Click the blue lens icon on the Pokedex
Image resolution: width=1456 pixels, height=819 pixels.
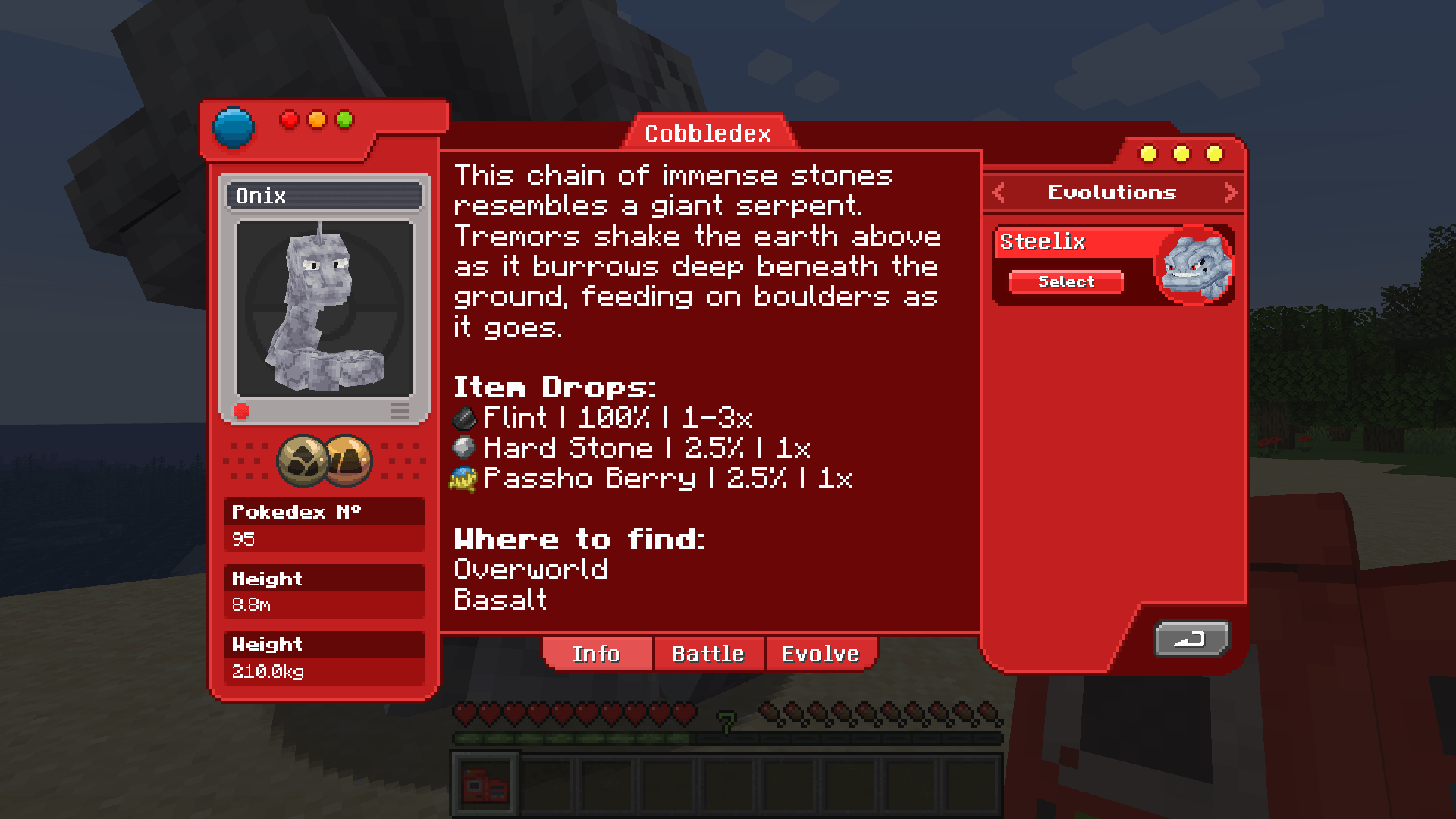coord(234,125)
